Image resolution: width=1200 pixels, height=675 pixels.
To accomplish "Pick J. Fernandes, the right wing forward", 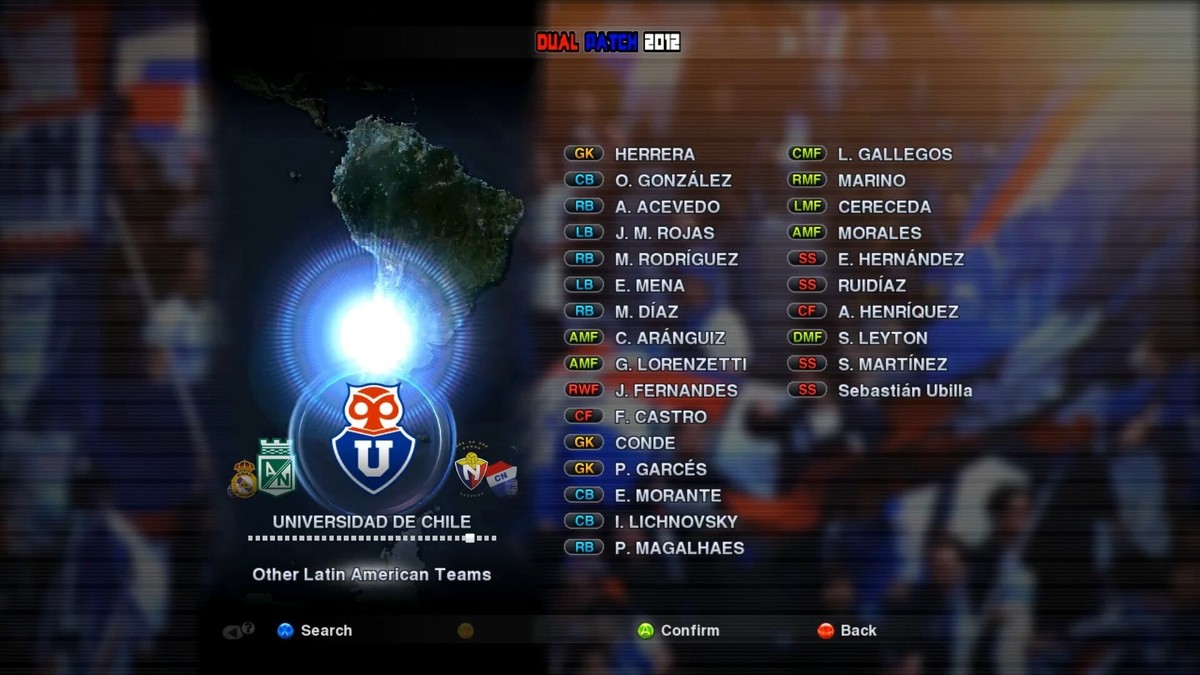I will [675, 390].
